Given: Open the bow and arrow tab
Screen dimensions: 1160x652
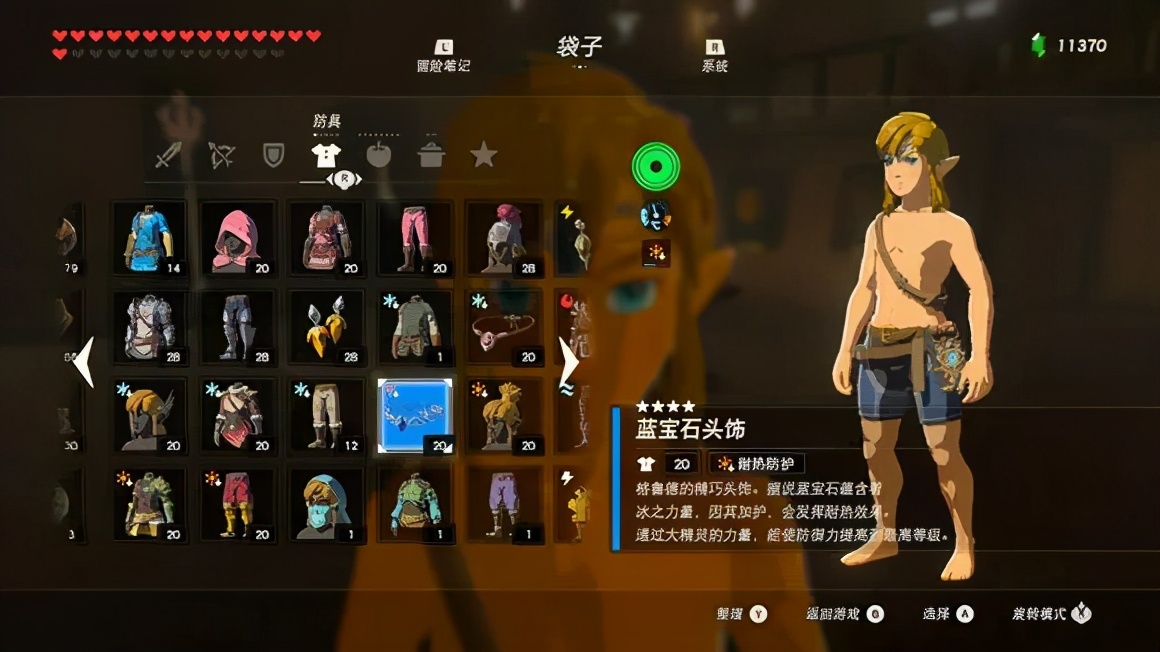Looking at the screenshot, I should [221, 156].
